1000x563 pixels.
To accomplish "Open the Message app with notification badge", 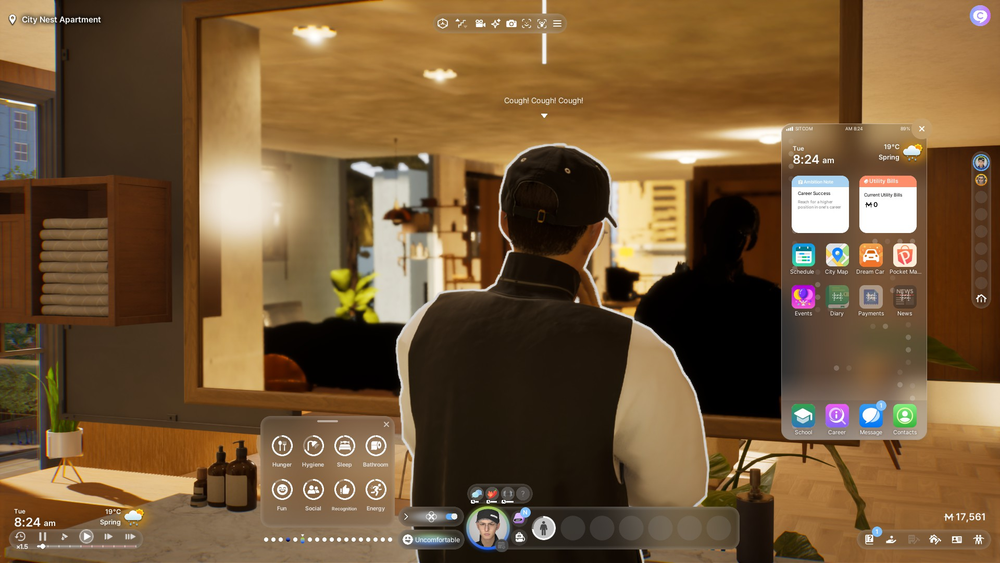I will [x=870, y=415].
